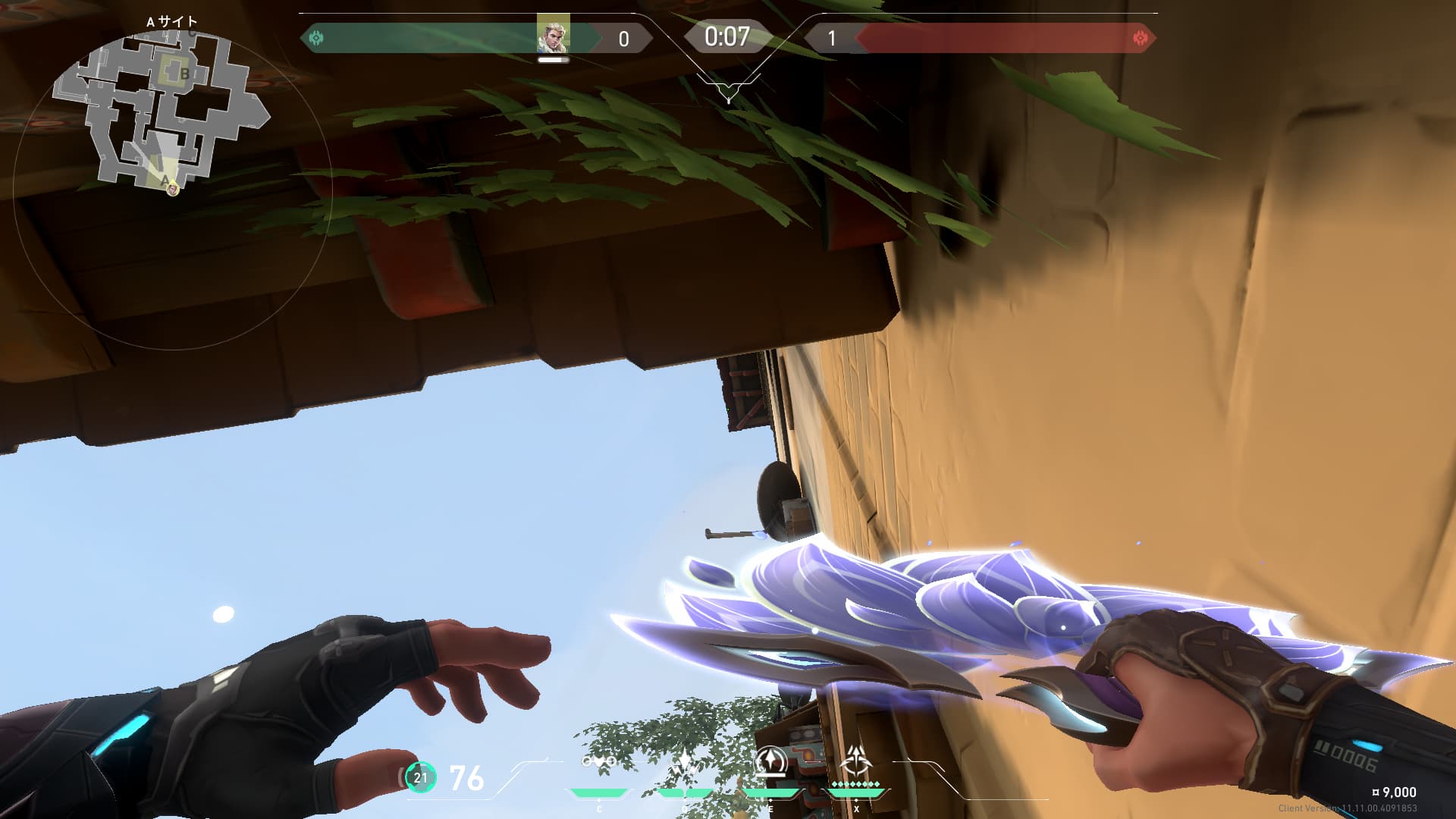1456x819 pixels.
Task: Use the Shock Bolt ability icon
Action: [x=685, y=763]
